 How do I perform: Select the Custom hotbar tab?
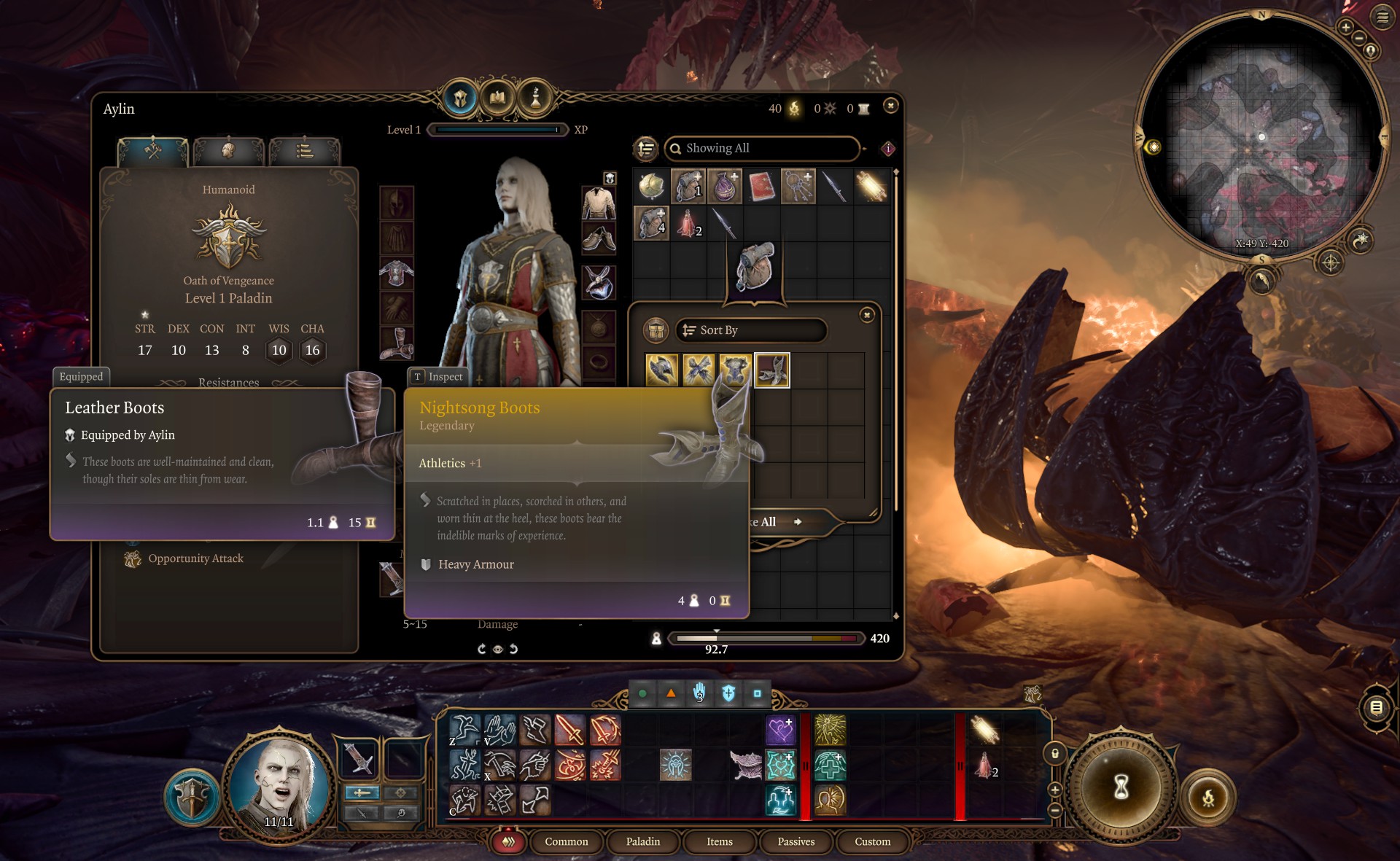coord(872,841)
